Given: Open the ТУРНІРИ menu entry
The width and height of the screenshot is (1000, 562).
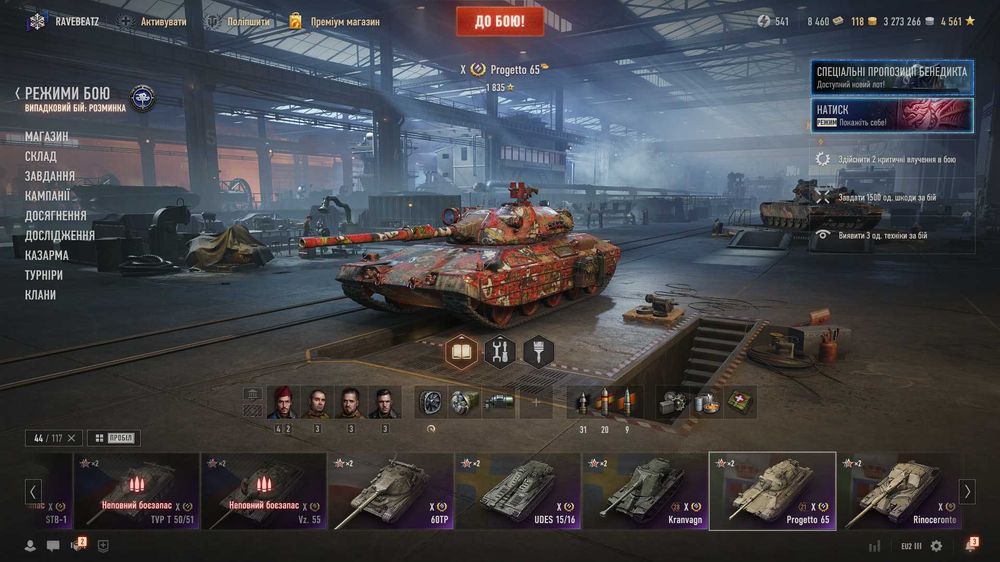Looking at the screenshot, I should pyautogui.click(x=44, y=275).
